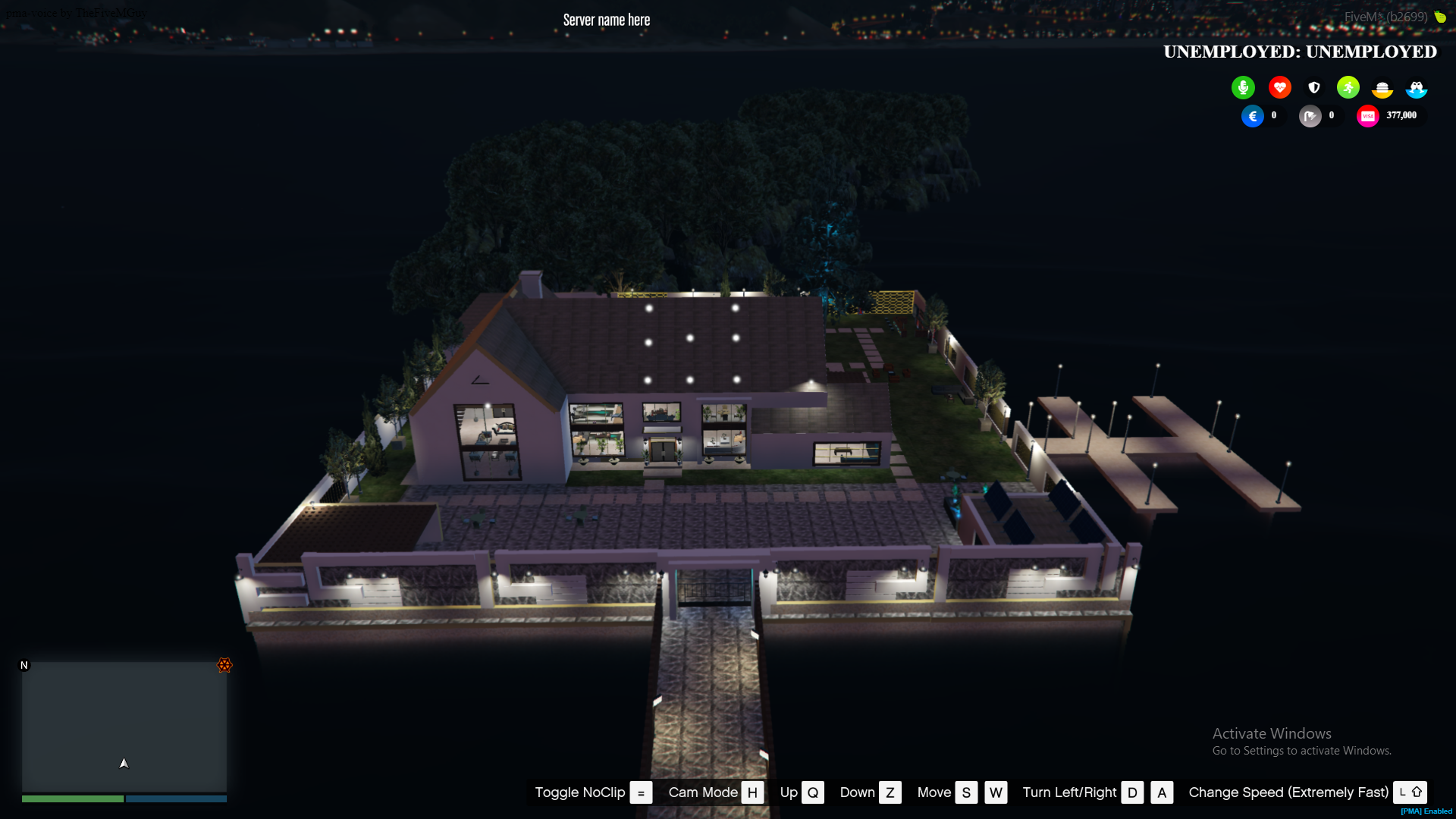Click the armor shield icon
Image resolution: width=1456 pixels, height=819 pixels.
coord(1314,87)
